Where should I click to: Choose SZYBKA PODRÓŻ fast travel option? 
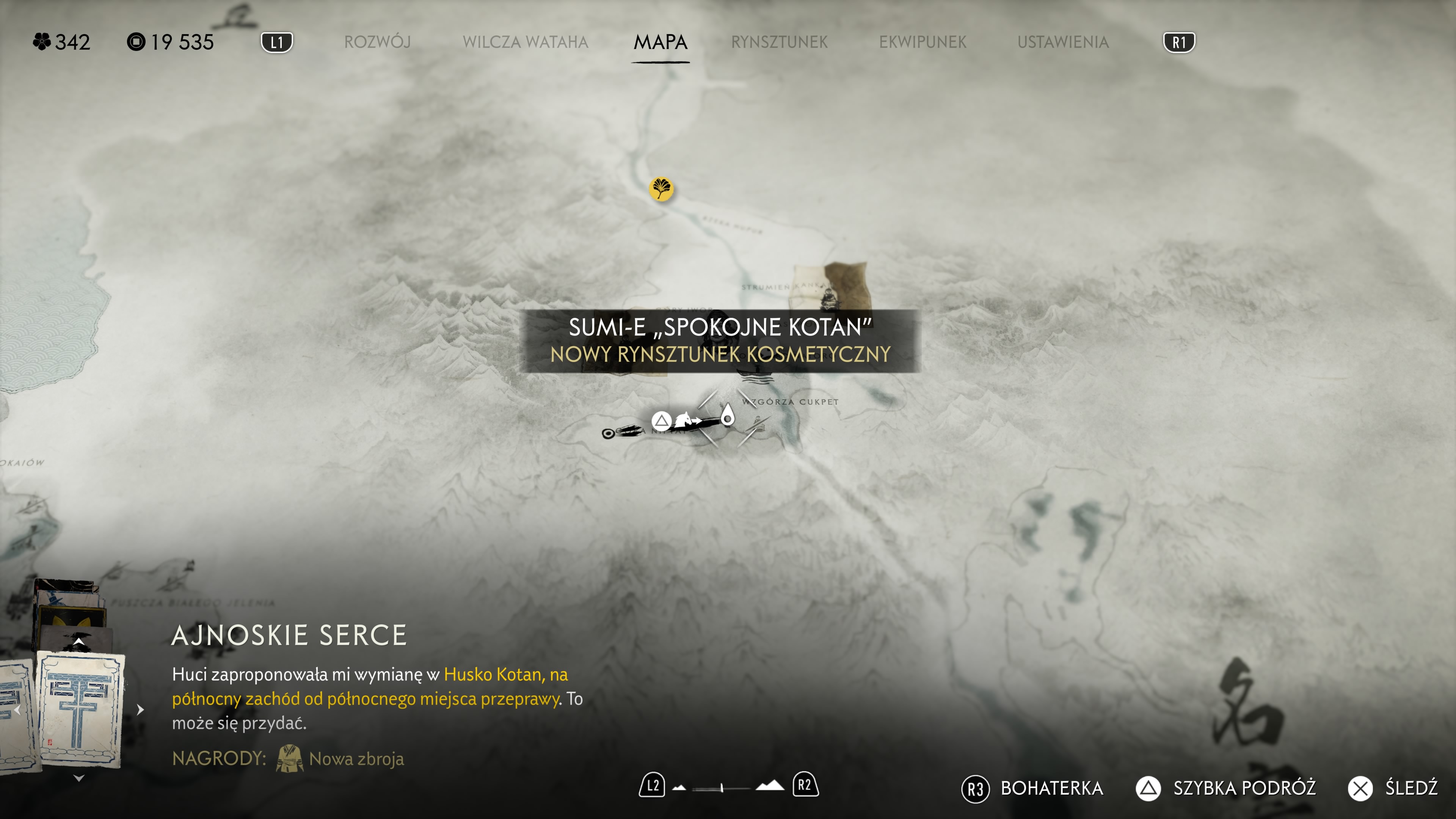[x=1226, y=788]
